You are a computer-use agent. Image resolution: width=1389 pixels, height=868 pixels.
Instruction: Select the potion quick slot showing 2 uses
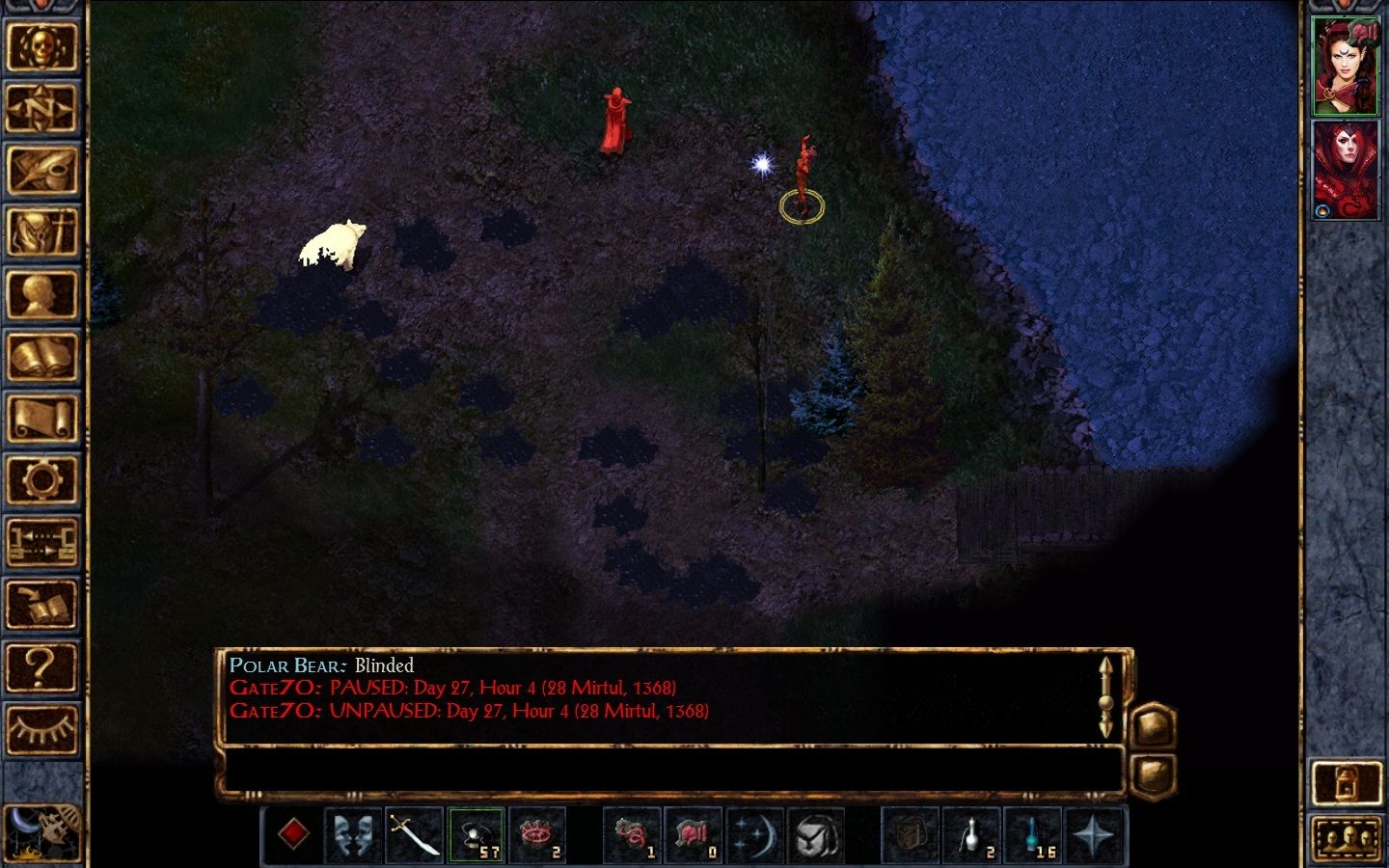[970, 835]
